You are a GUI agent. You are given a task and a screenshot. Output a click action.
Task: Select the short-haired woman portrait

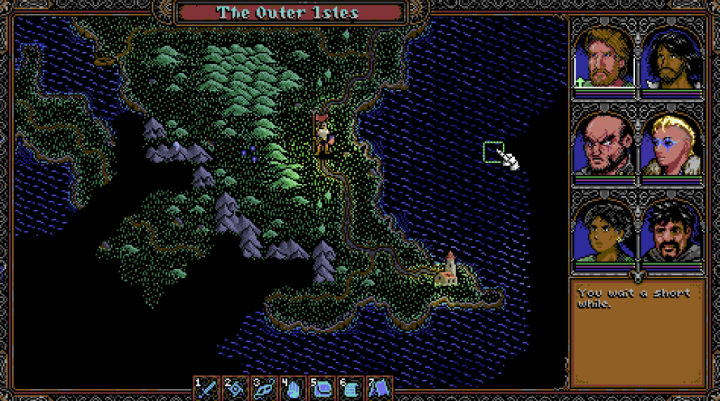(x=604, y=232)
